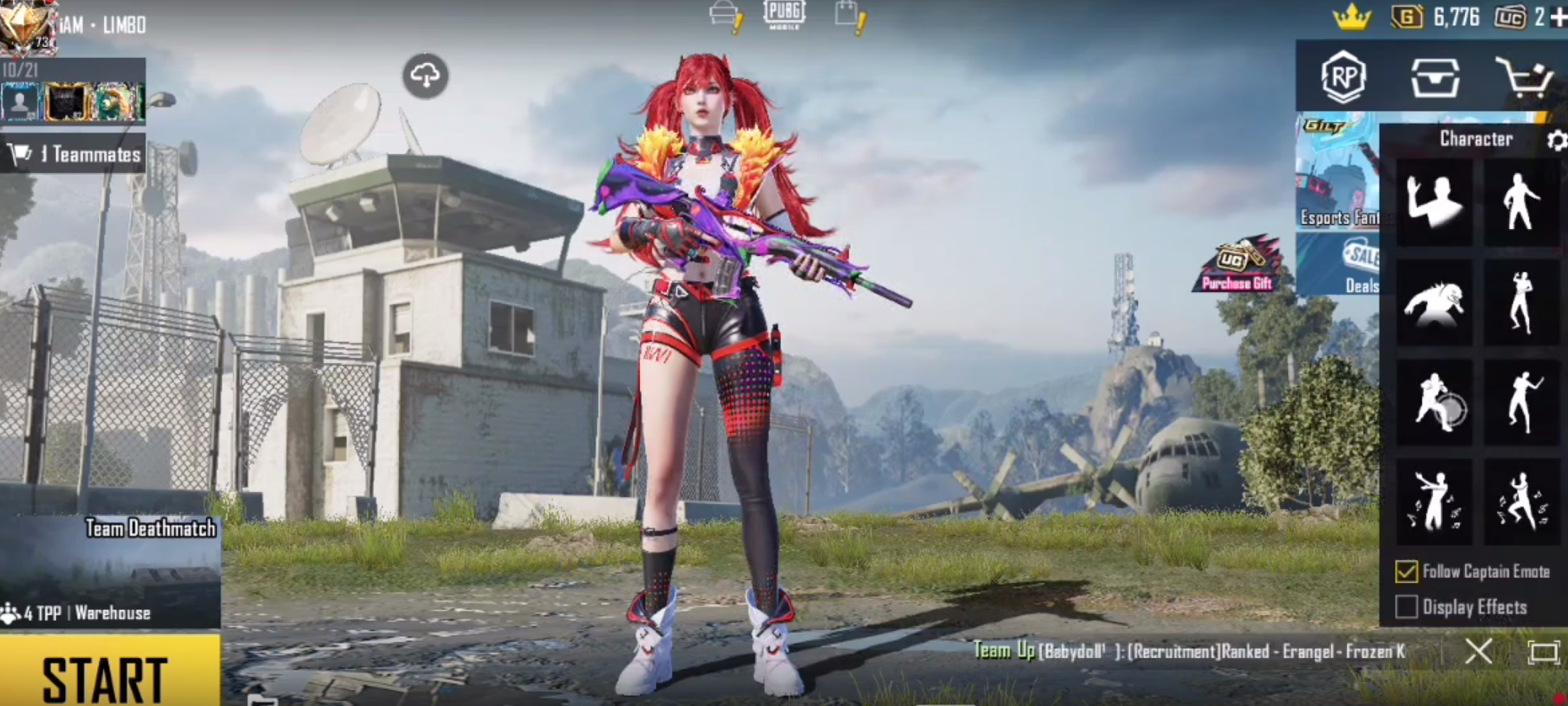Image resolution: width=1568 pixels, height=706 pixels.
Task: Click the cloud download icon
Action: 425,76
